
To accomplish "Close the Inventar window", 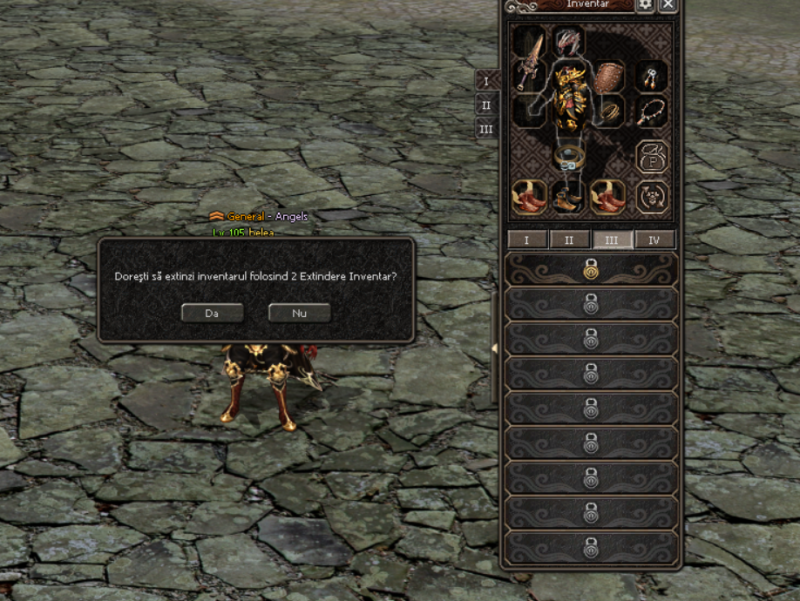I will [668, 5].
